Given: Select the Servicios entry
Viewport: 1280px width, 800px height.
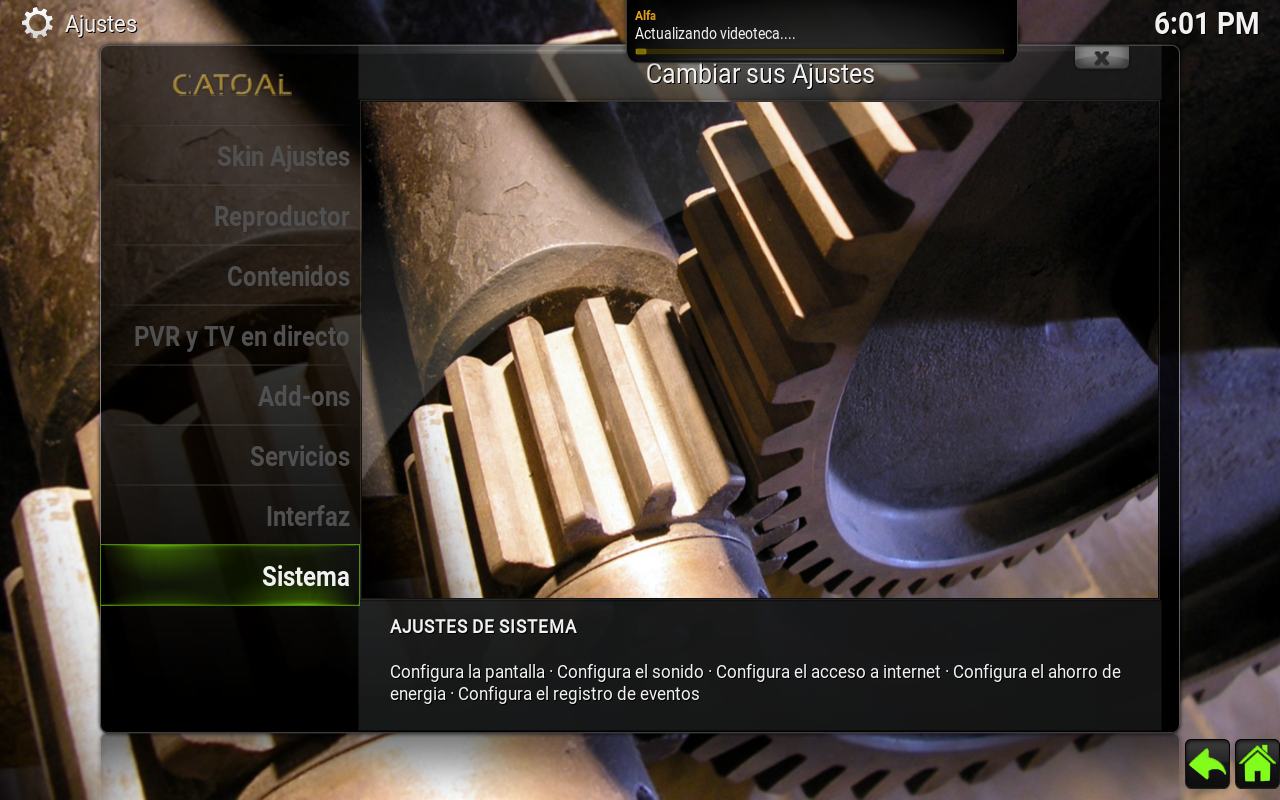Looking at the screenshot, I should point(299,457).
